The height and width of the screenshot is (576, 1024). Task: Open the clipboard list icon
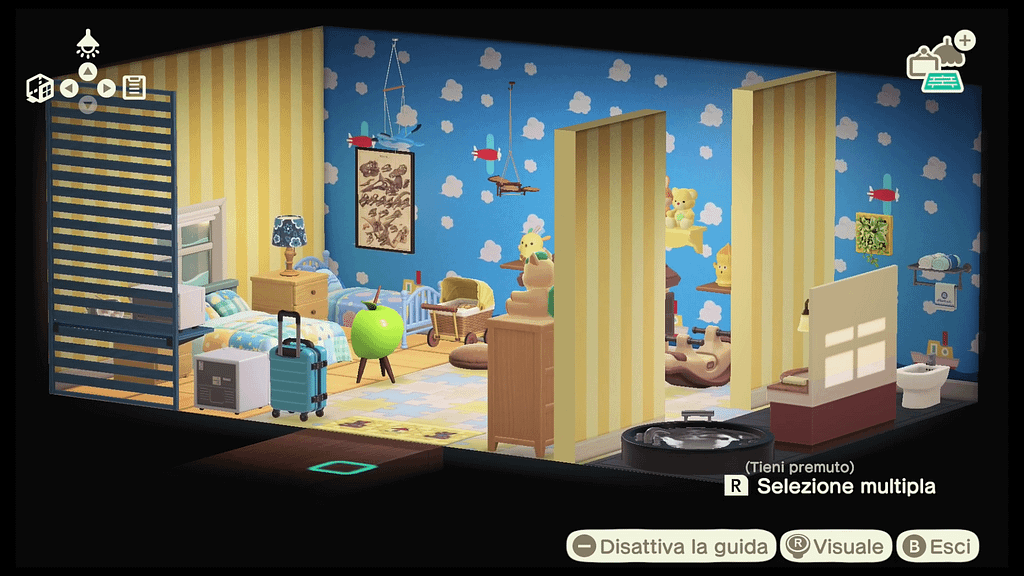pyautogui.click(x=135, y=87)
